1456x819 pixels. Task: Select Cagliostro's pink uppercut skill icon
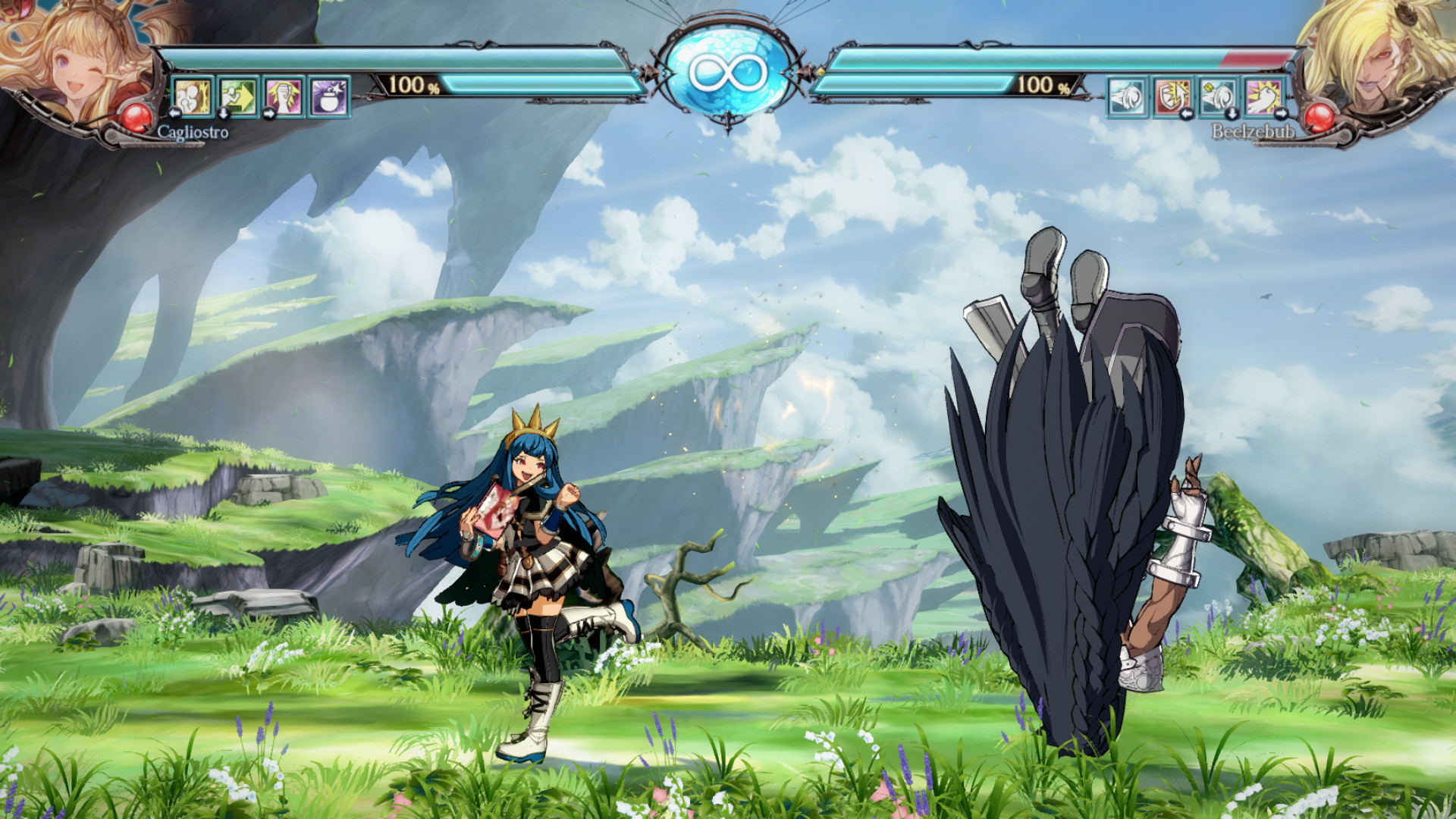pos(284,96)
